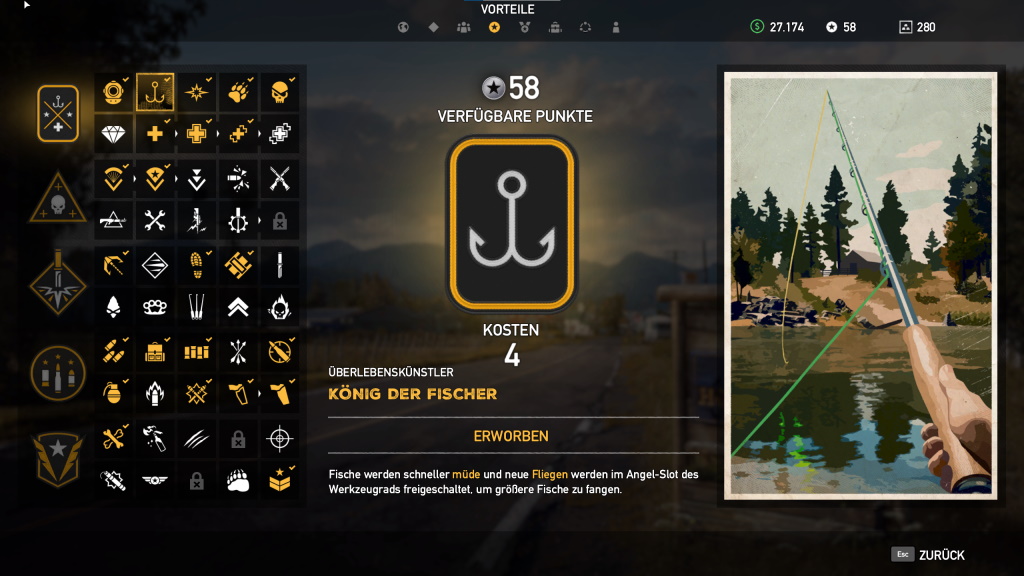Select the grenade perk icon
This screenshot has width=1024, height=576.
point(114,393)
